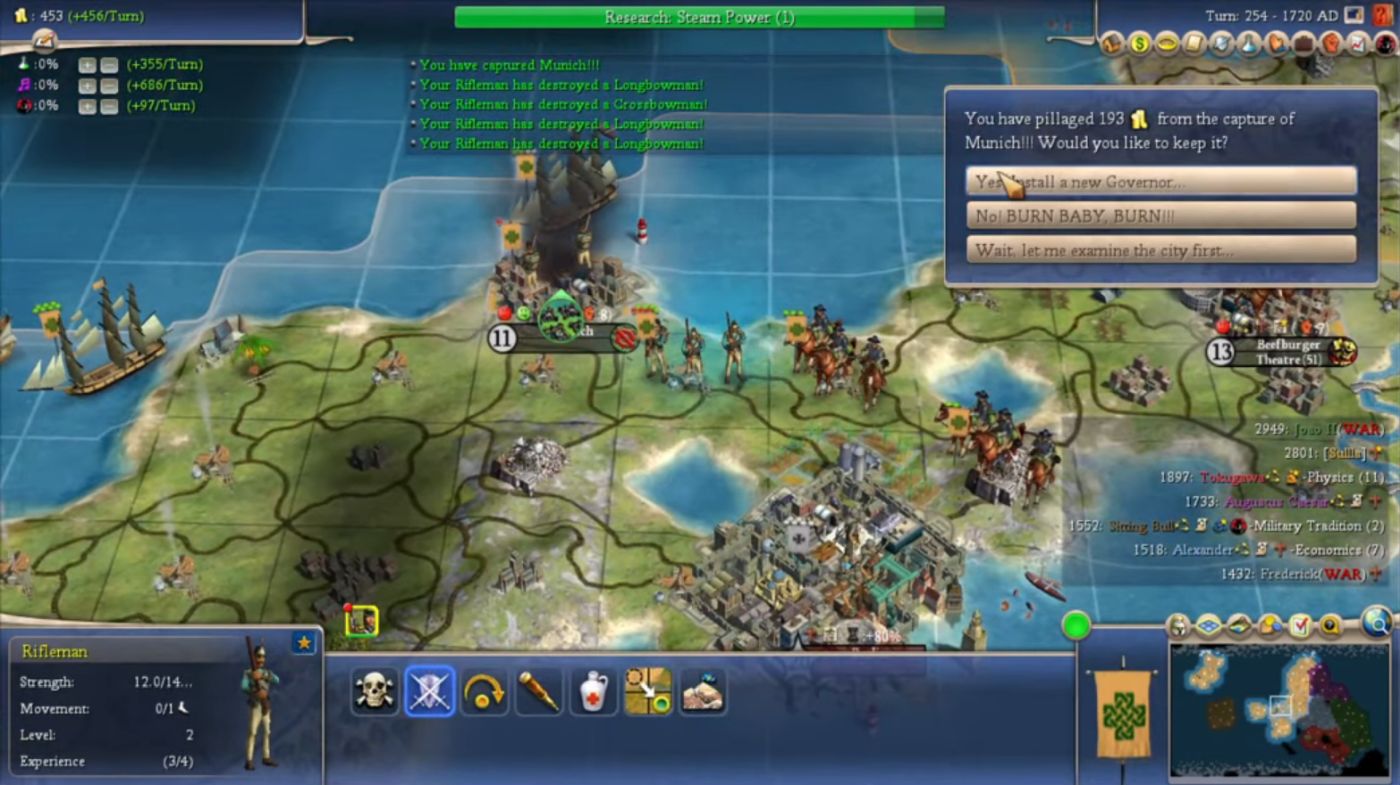Activate the go-to tile movement icon
This screenshot has height=785, width=1400.
point(648,691)
